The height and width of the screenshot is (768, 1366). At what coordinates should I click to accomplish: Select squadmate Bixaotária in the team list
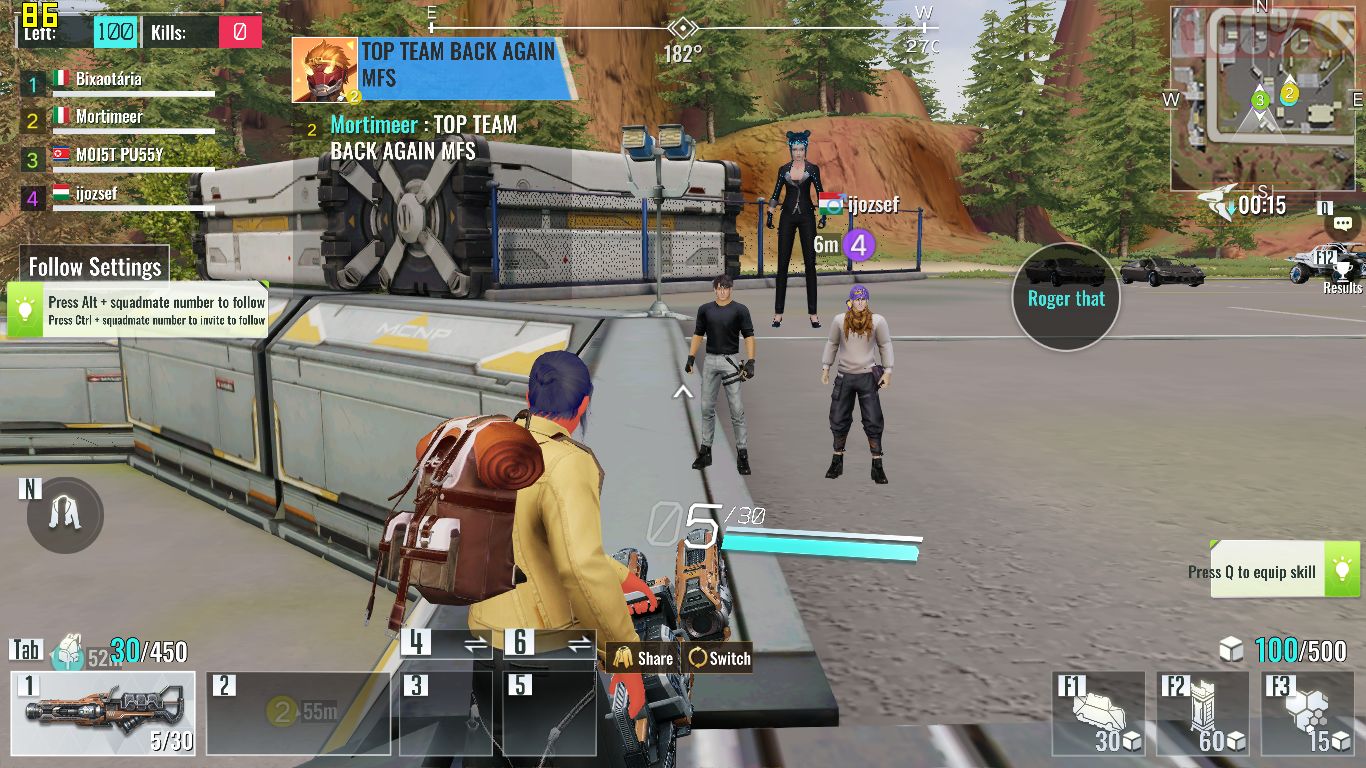pos(108,79)
